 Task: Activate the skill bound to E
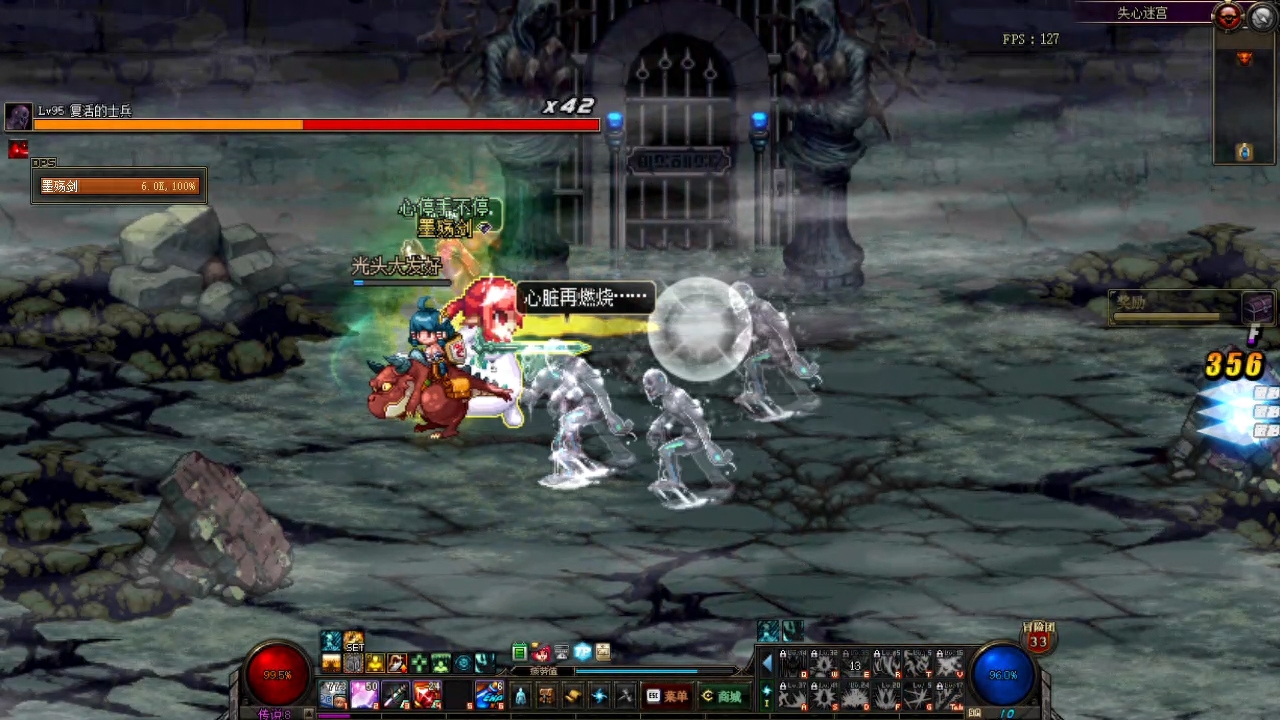click(855, 664)
